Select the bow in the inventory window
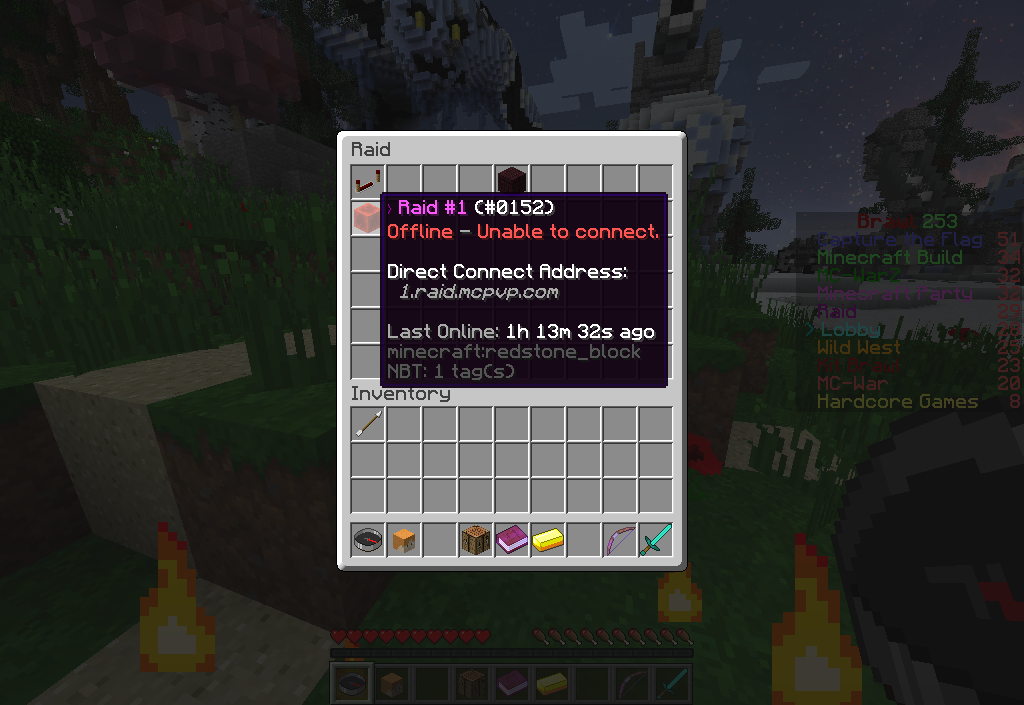 [619, 540]
